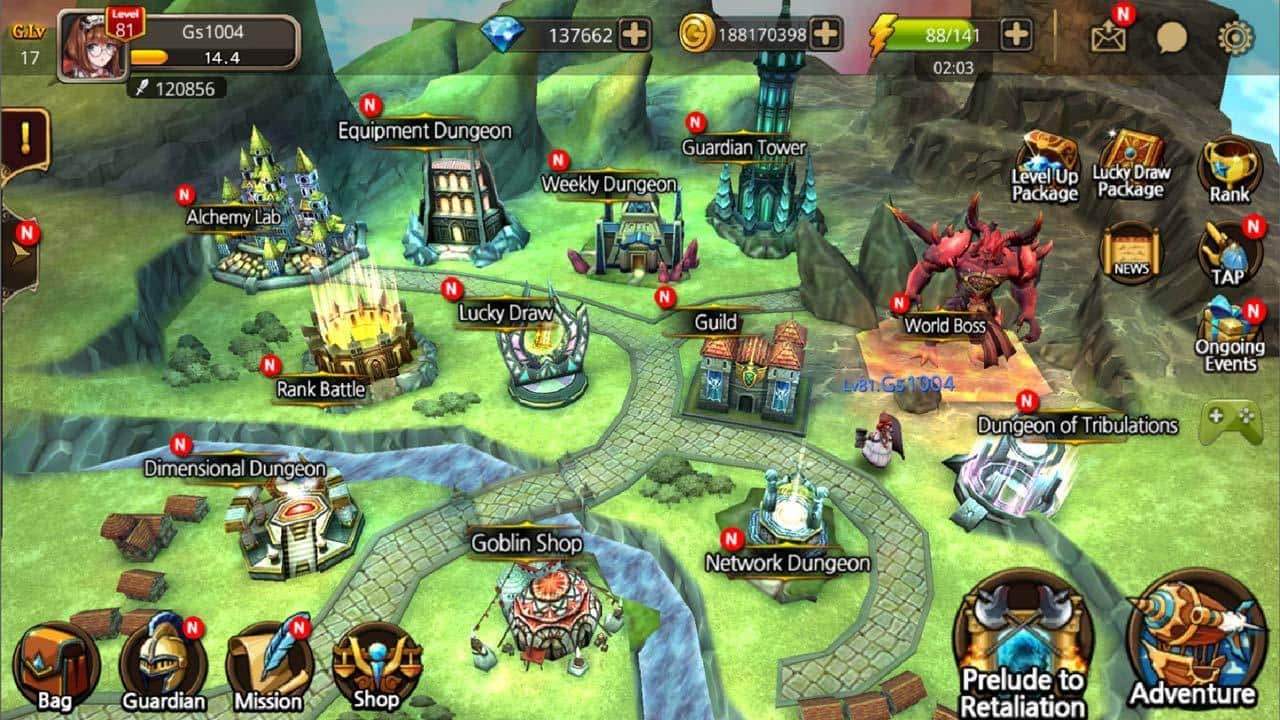The width and height of the screenshot is (1280, 720).
Task: Read the NEWS scroll
Action: pyautogui.click(x=1131, y=254)
